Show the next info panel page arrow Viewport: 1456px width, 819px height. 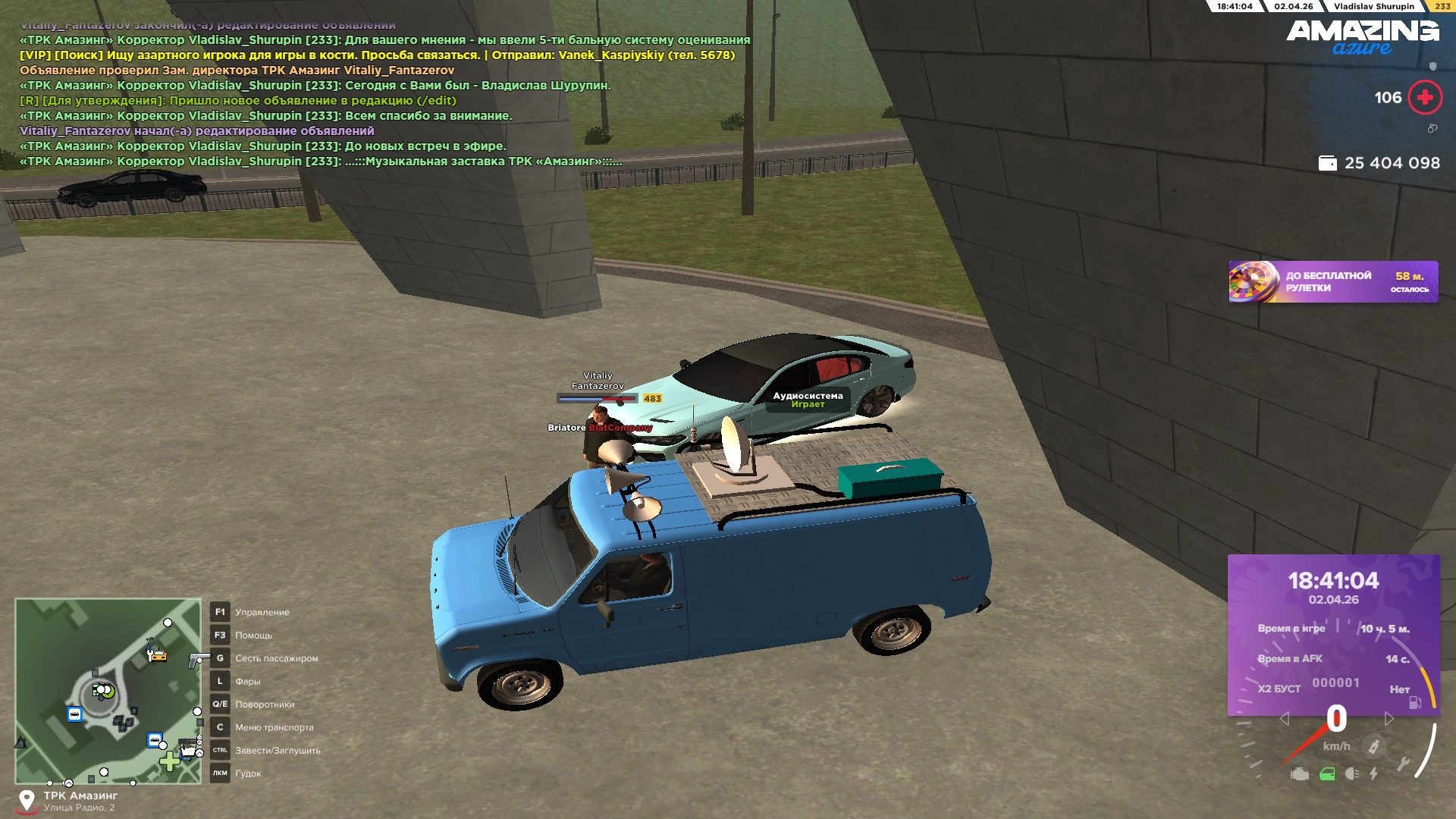pyautogui.click(x=1389, y=718)
